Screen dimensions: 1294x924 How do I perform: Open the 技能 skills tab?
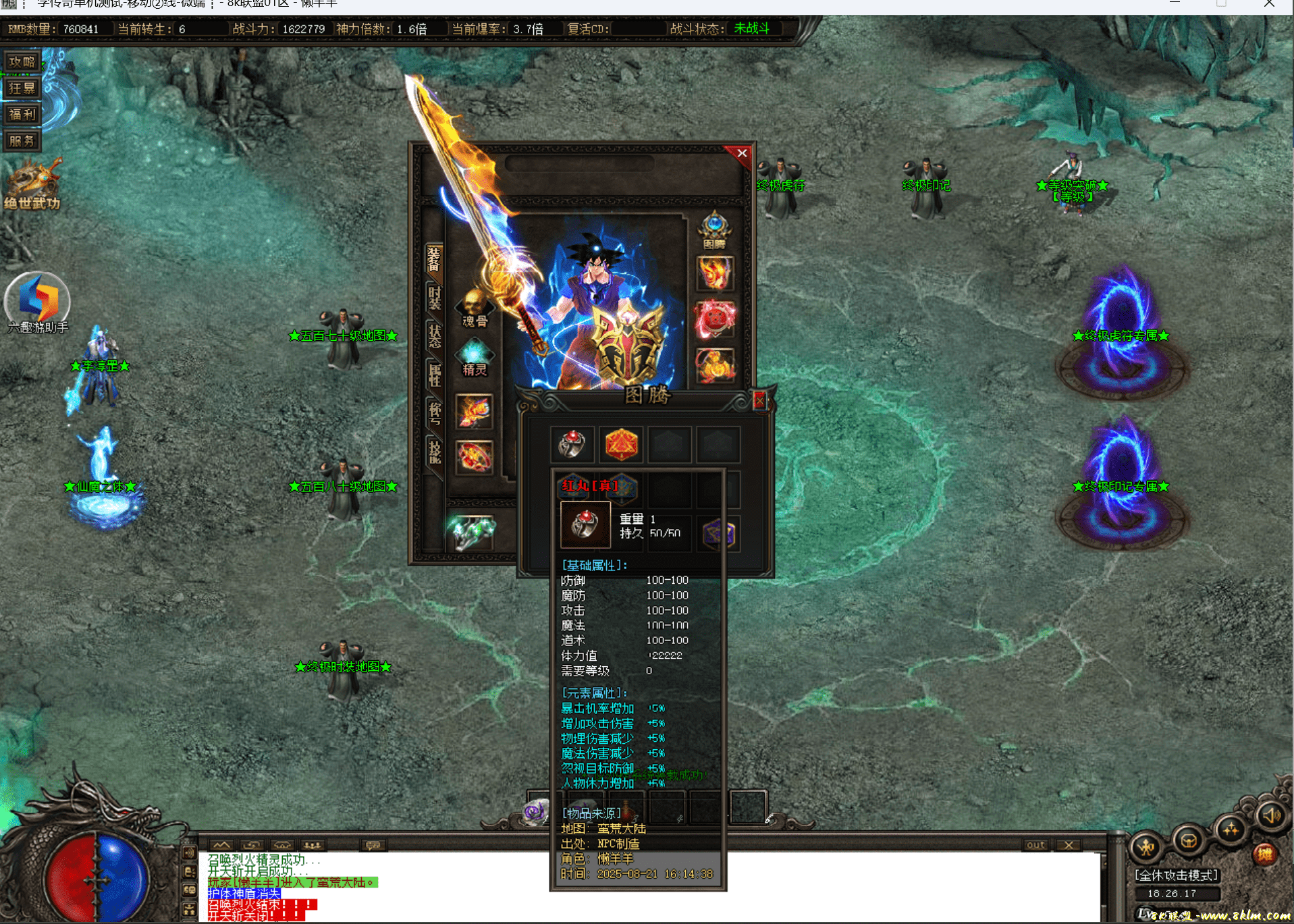(x=434, y=451)
